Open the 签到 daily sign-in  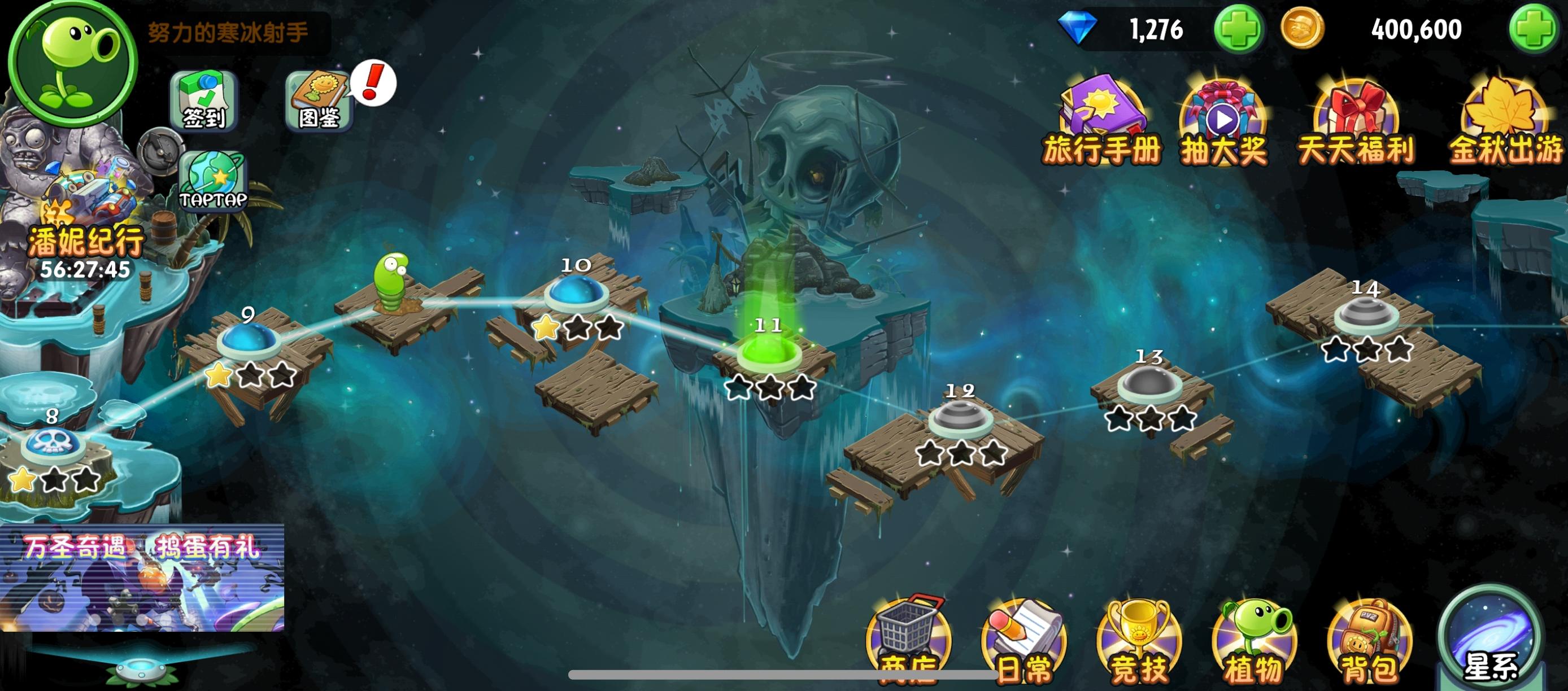tap(204, 102)
